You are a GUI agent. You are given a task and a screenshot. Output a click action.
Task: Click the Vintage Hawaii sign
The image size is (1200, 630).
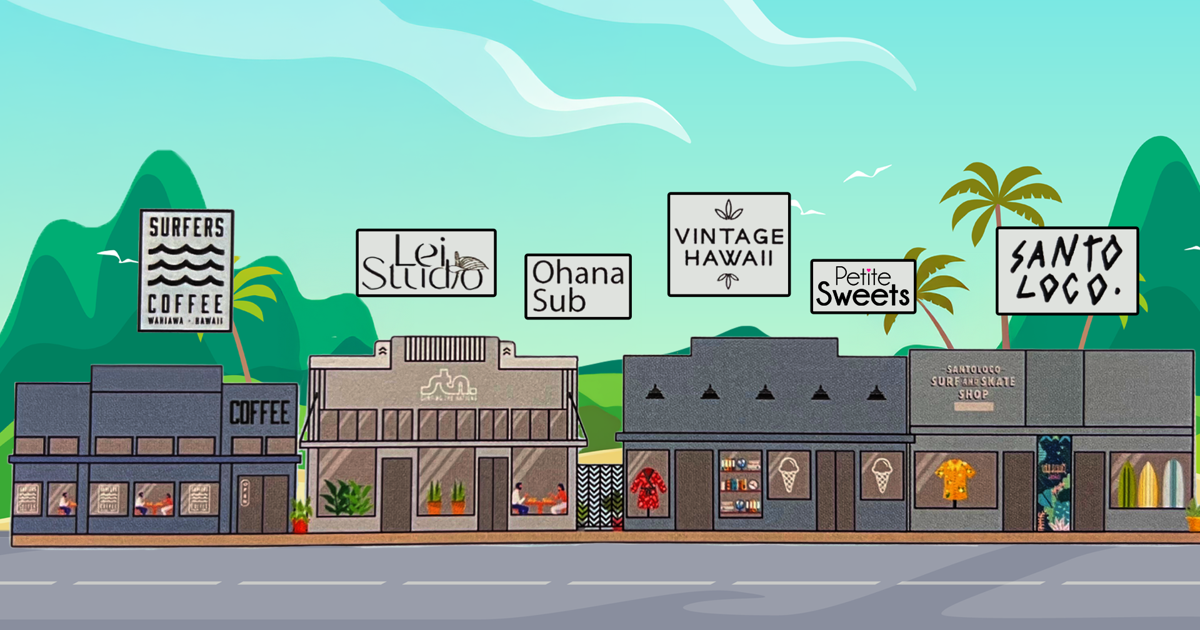tap(729, 244)
